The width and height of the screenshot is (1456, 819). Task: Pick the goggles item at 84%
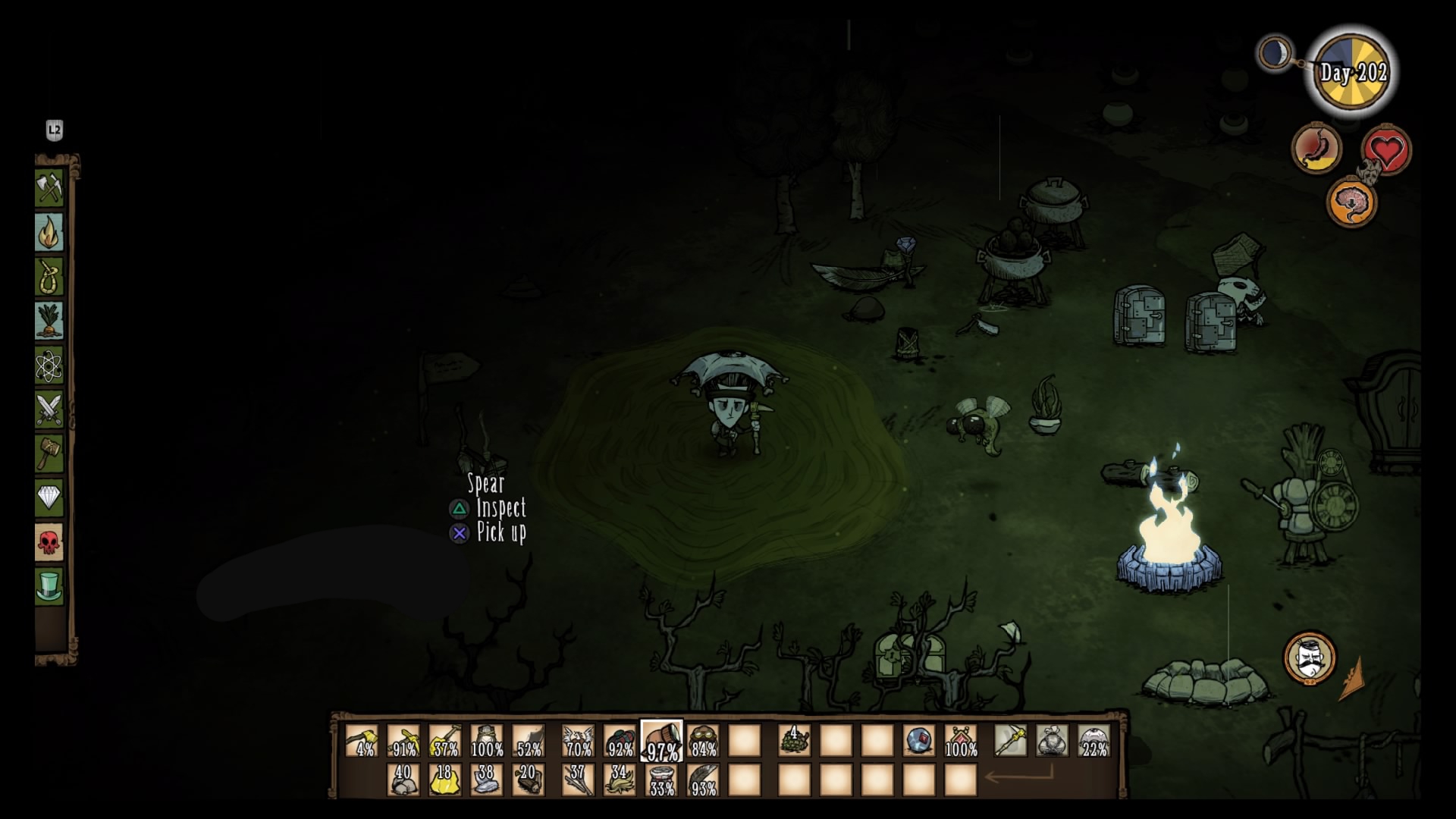click(703, 740)
